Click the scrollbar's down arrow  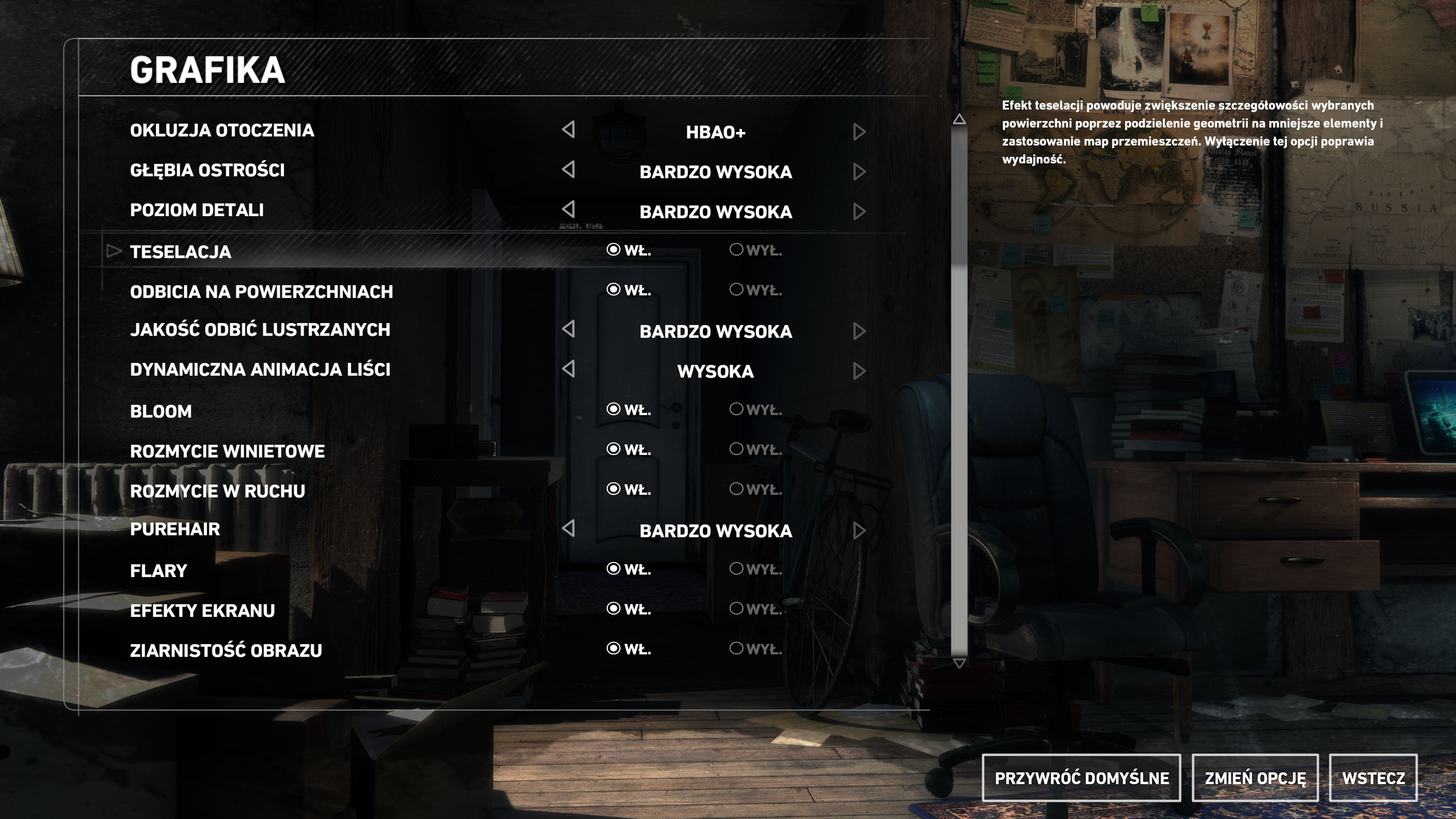click(x=959, y=663)
